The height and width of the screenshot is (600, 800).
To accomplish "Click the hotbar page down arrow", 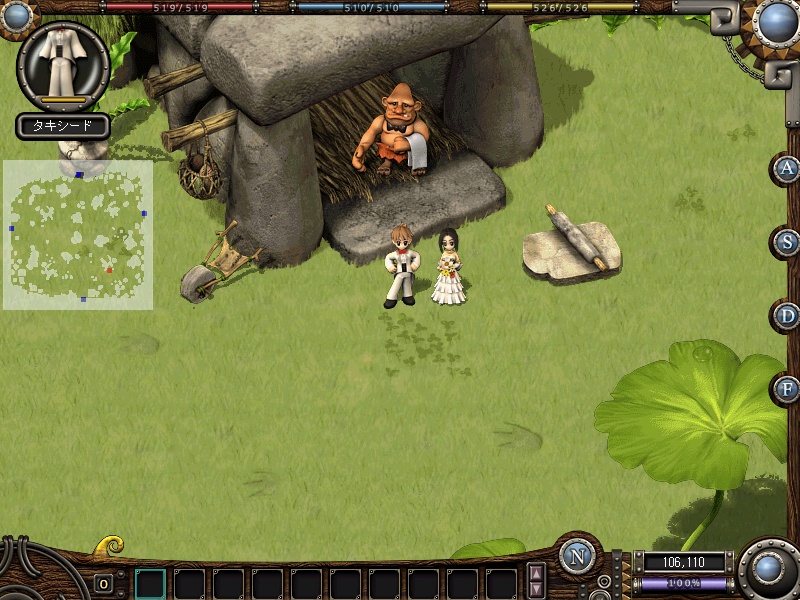I will 537,590.
